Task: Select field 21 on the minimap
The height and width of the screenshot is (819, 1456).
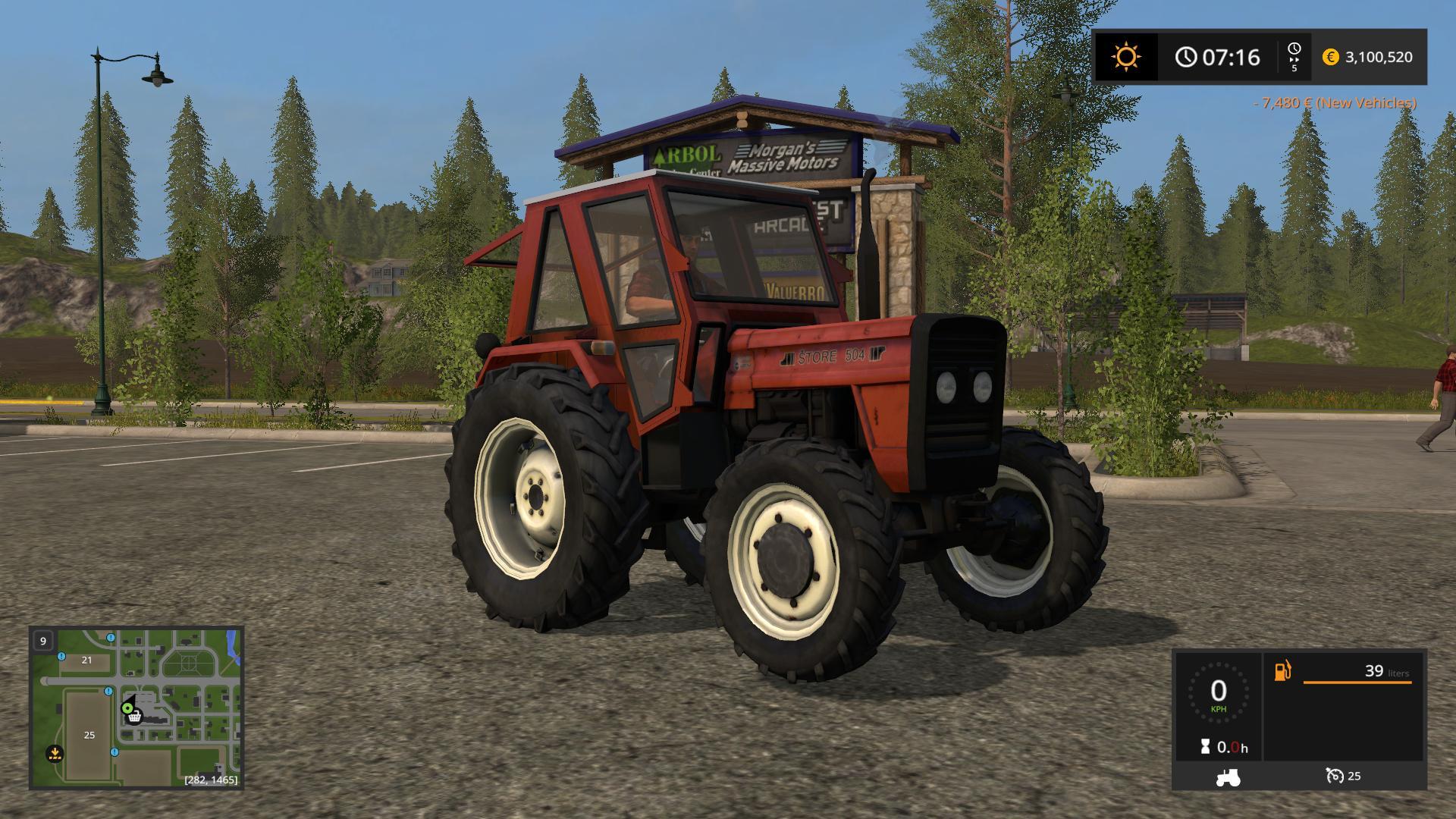Action: click(86, 660)
